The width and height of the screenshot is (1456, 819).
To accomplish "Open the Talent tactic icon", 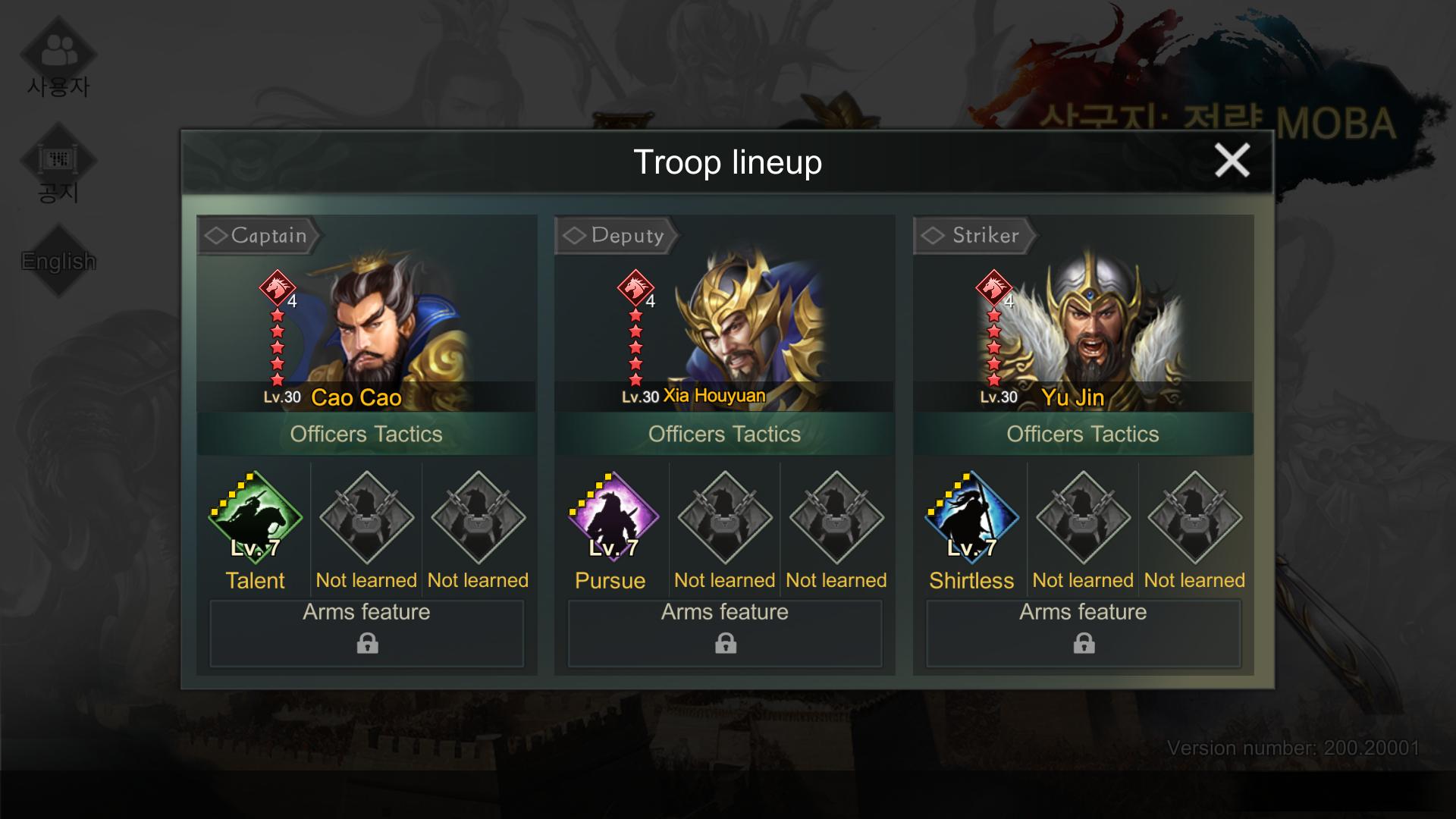I will tap(256, 518).
